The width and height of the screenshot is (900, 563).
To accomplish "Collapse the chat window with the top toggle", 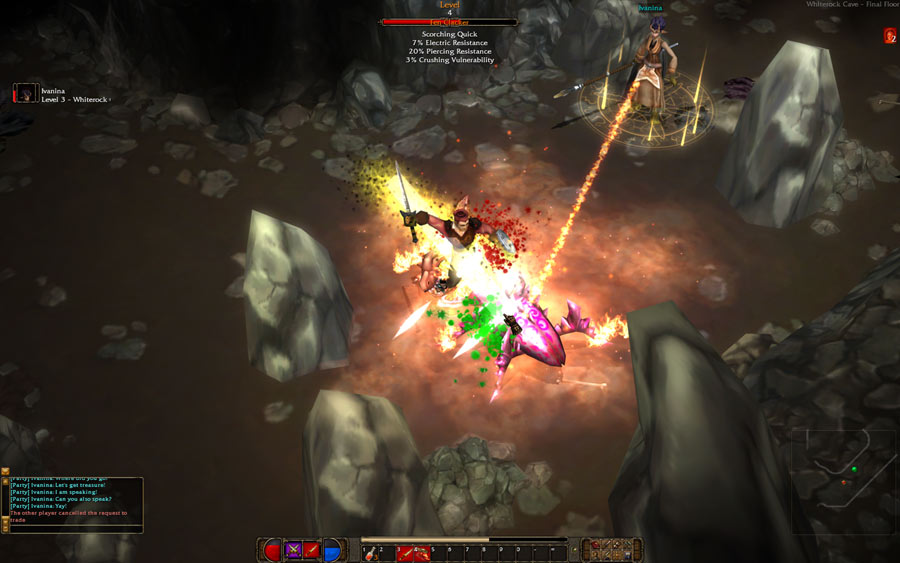I will 5,471.
